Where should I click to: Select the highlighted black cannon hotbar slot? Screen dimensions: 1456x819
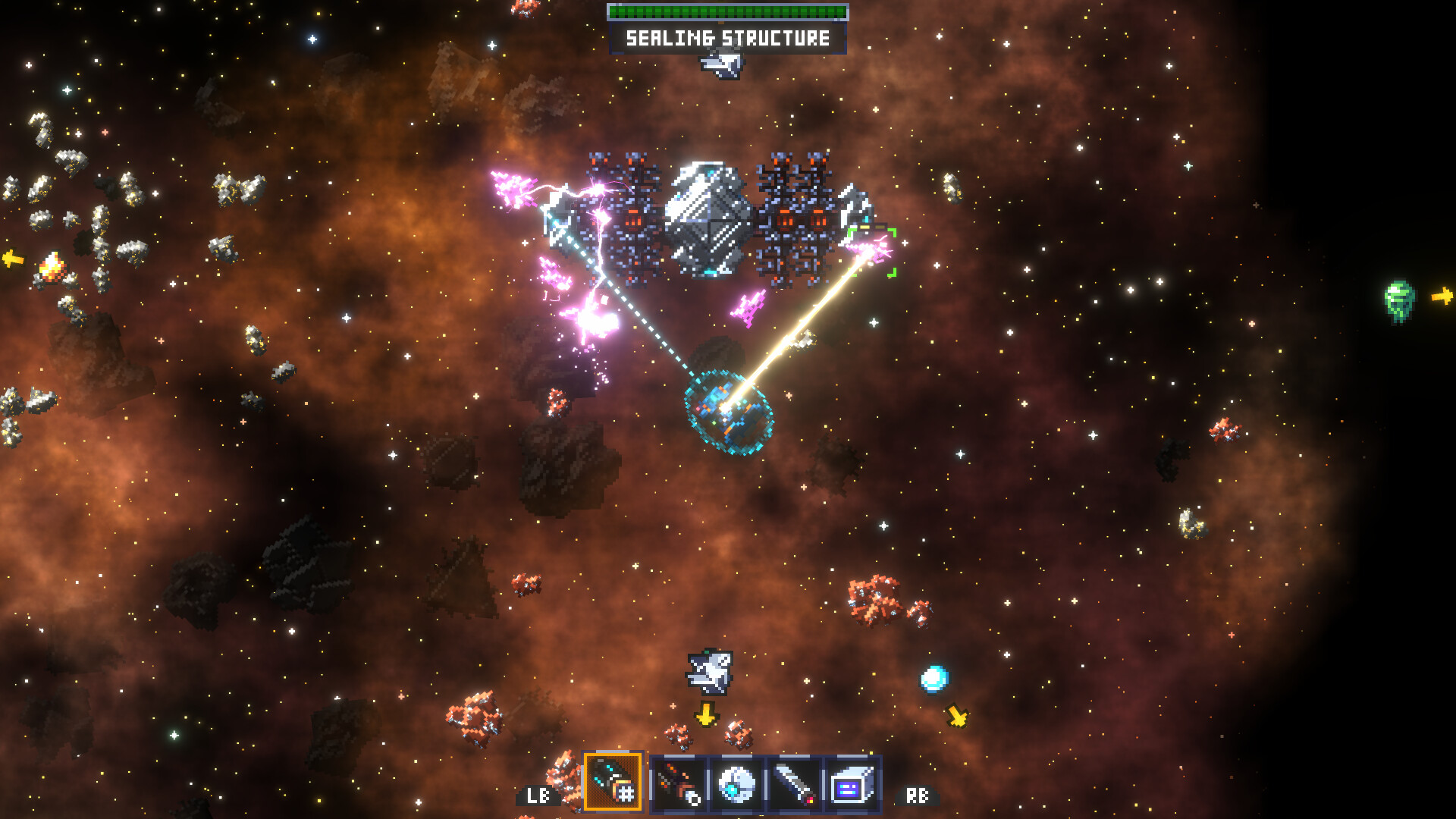coord(613,783)
